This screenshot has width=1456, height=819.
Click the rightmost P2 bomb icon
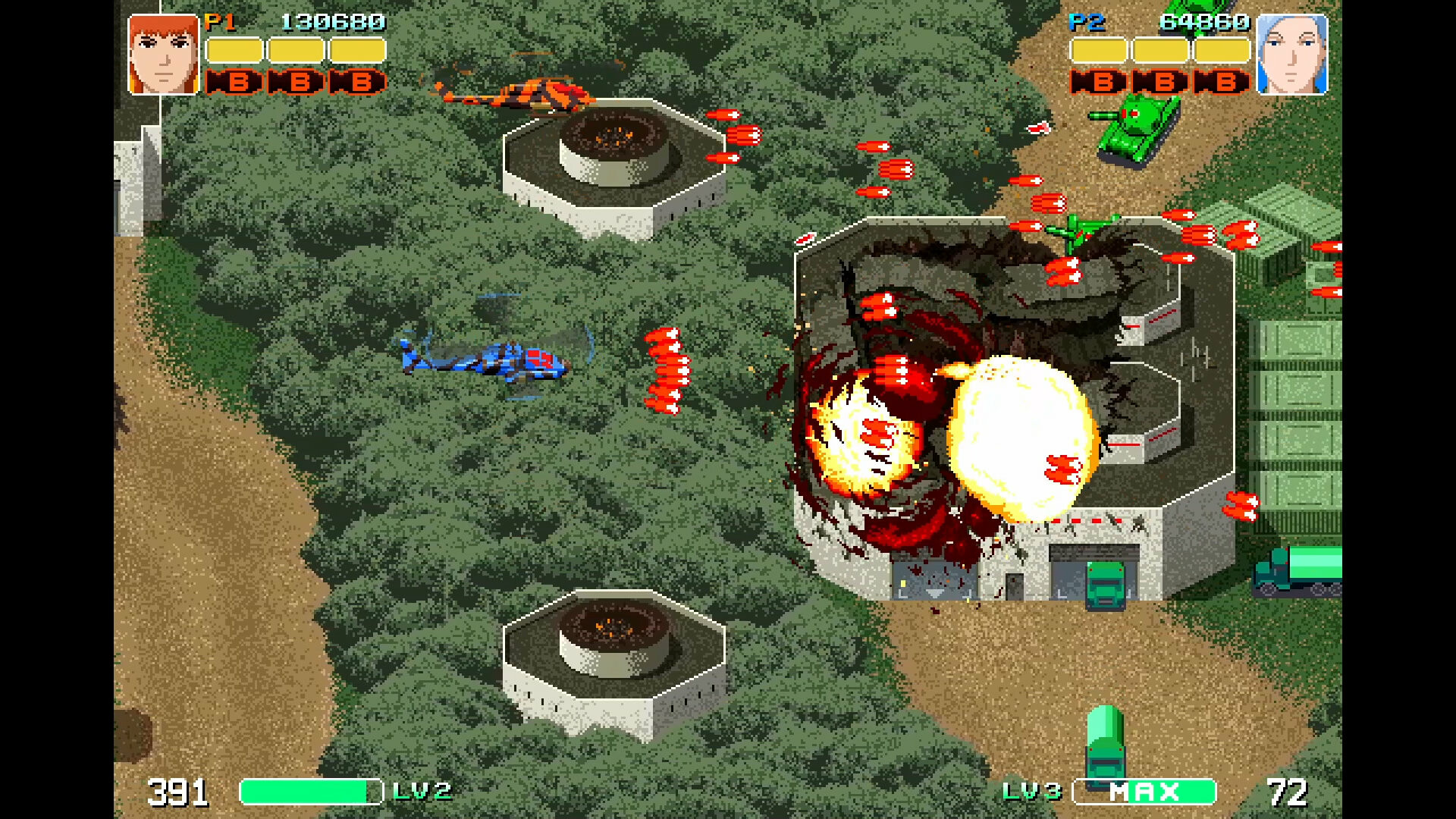point(1219,82)
